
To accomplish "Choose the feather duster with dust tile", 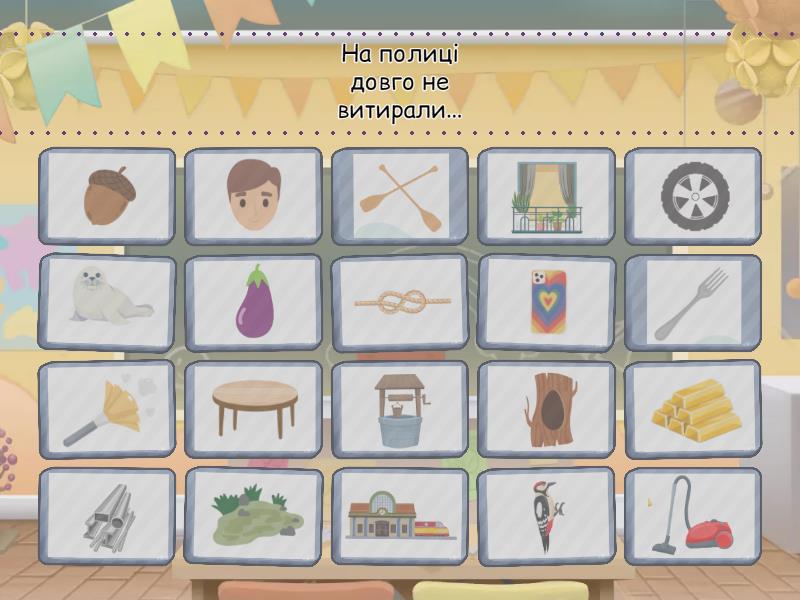I will tap(107, 409).
